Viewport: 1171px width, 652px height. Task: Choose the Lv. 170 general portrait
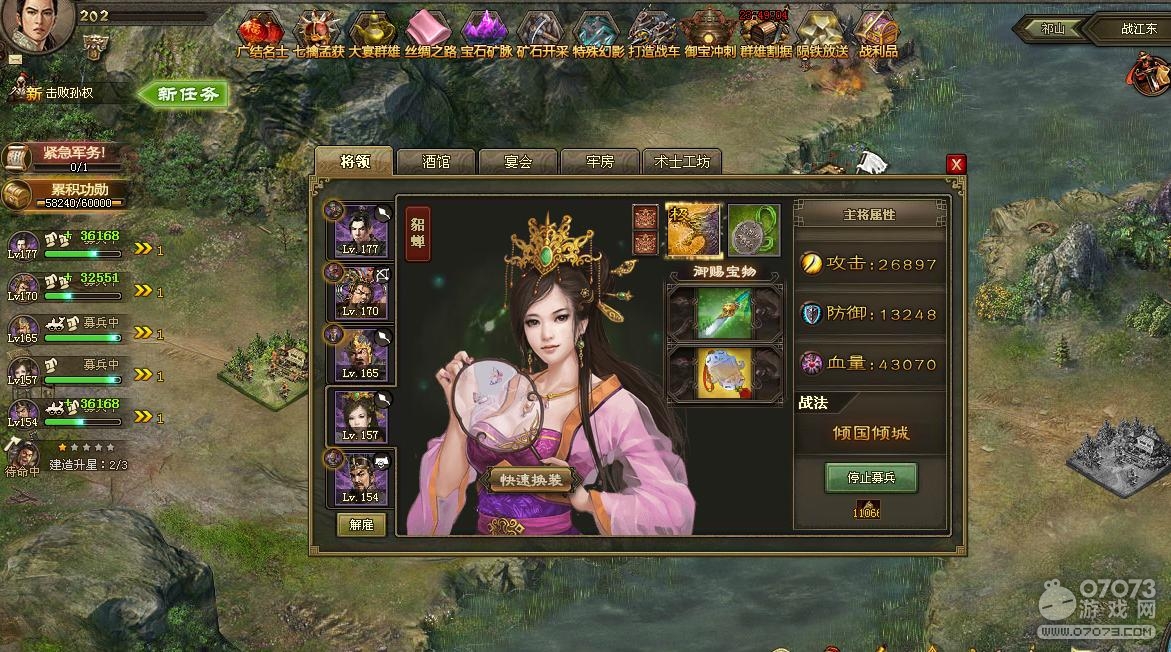361,292
